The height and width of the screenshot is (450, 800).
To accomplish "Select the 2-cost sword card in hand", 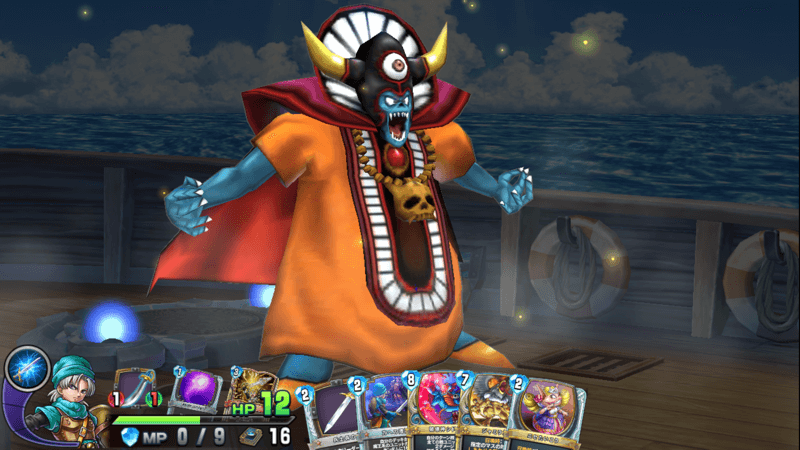I will coord(334,415).
